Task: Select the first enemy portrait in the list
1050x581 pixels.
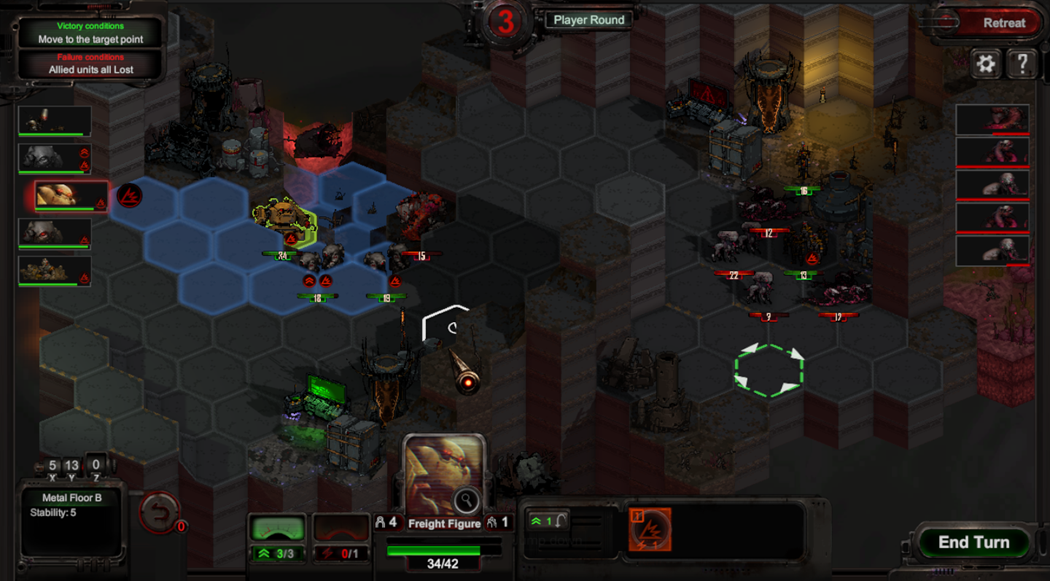Action: click(992, 119)
